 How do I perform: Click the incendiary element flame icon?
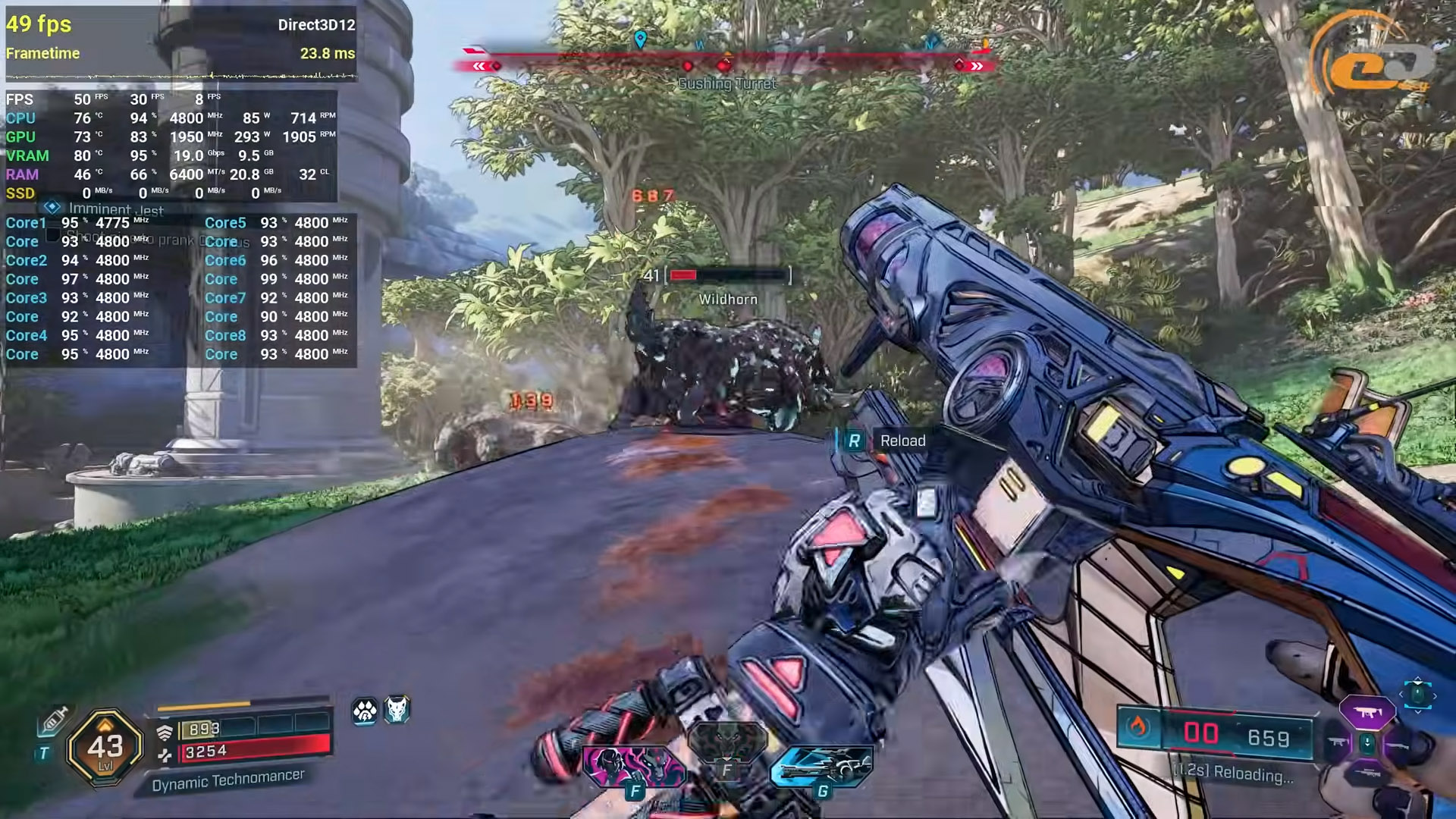(1137, 728)
